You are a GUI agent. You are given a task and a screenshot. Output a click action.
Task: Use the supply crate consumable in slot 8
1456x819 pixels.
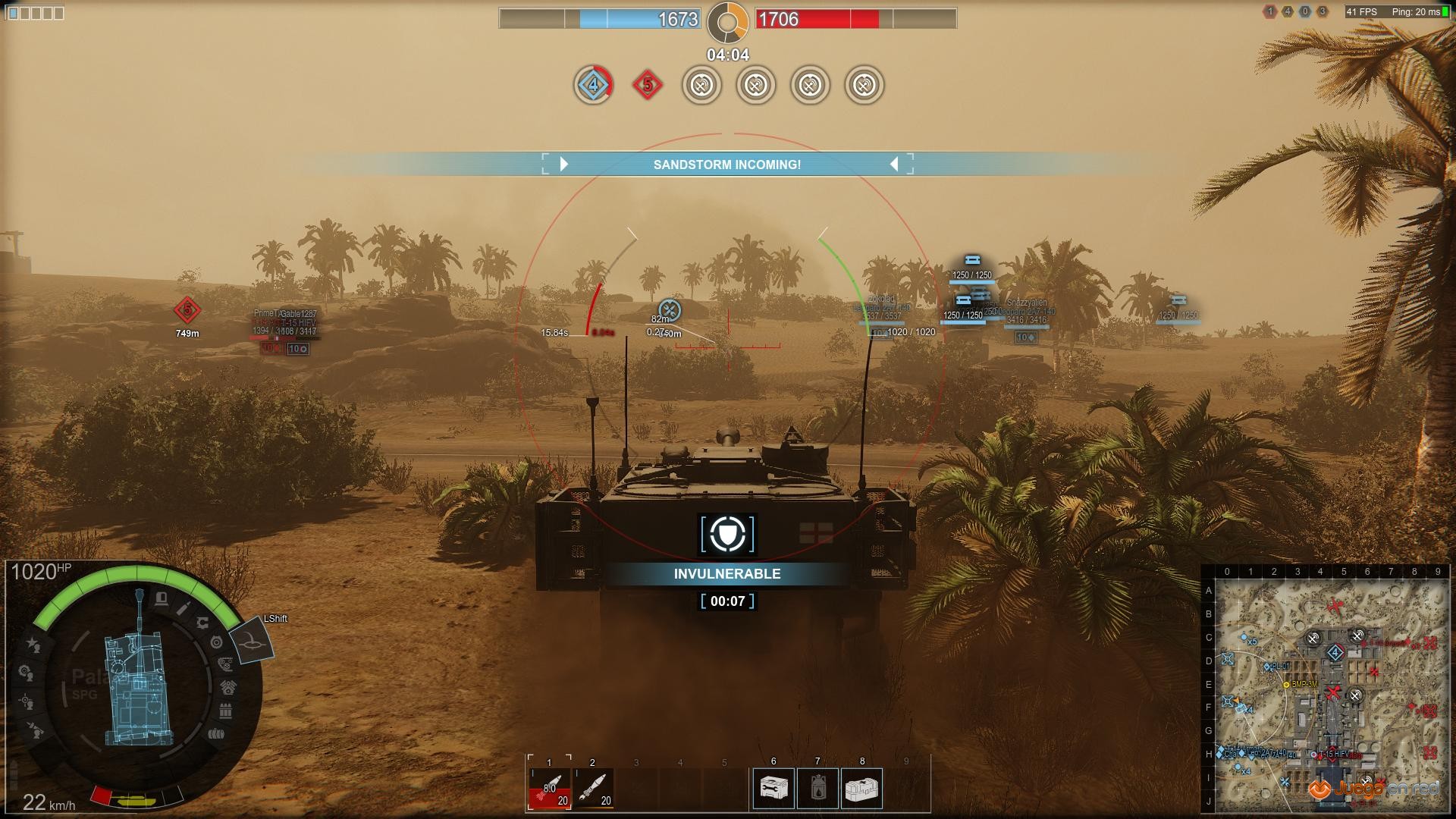[861, 789]
